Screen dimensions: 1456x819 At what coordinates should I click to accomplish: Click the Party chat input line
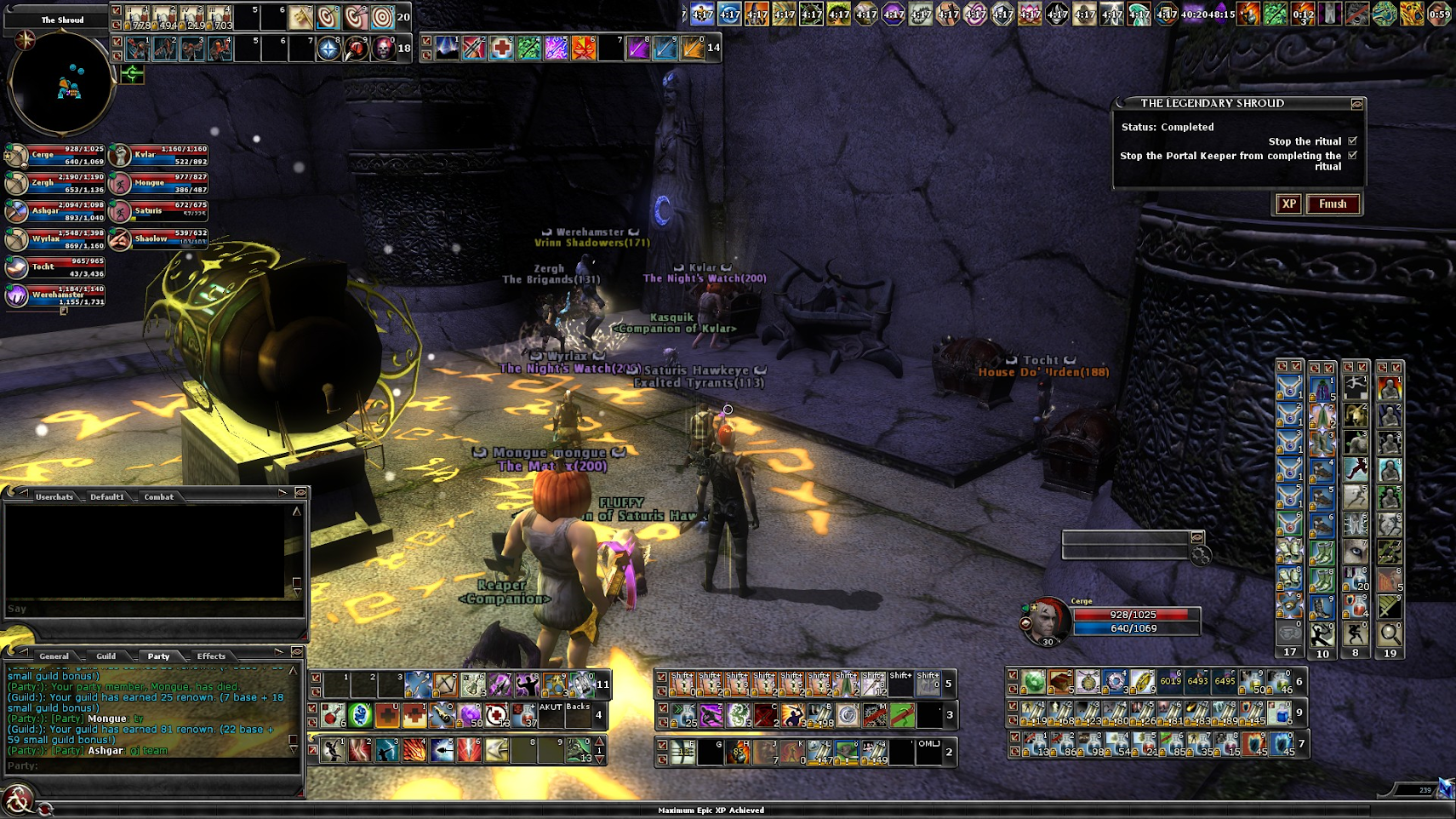click(x=153, y=766)
